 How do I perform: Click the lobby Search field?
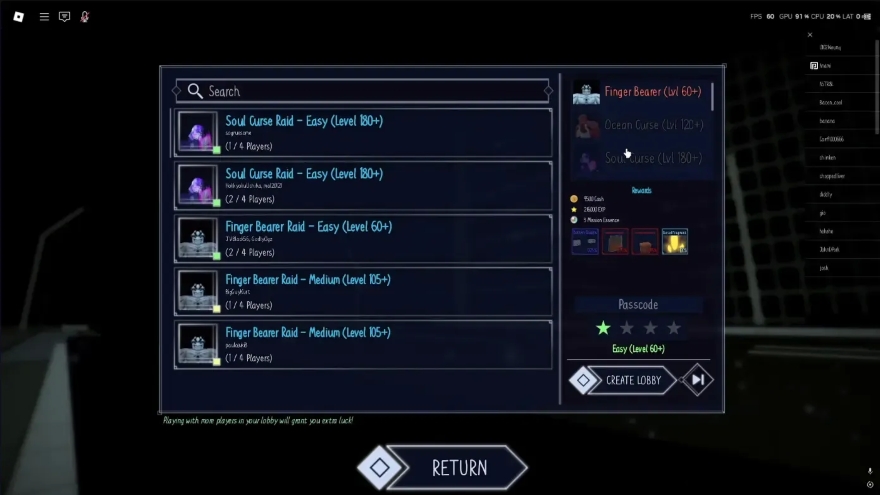coord(362,91)
